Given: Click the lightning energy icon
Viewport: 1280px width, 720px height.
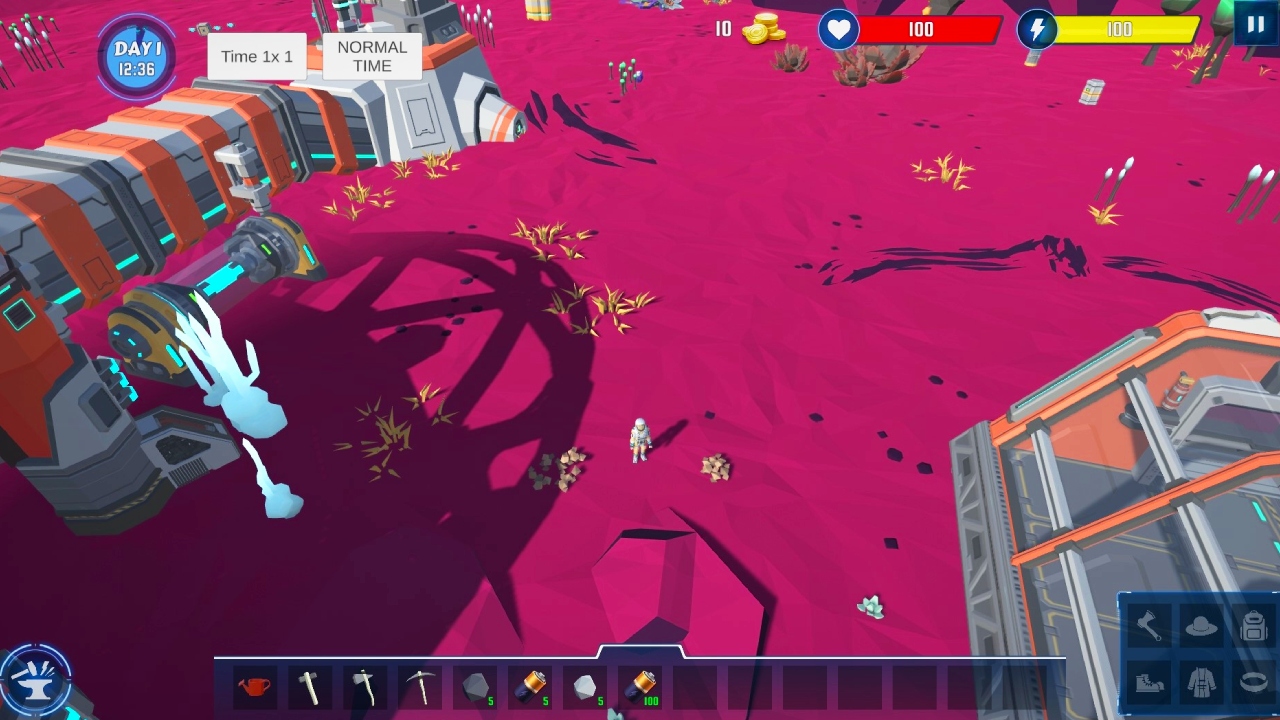Looking at the screenshot, I should [1038, 30].
